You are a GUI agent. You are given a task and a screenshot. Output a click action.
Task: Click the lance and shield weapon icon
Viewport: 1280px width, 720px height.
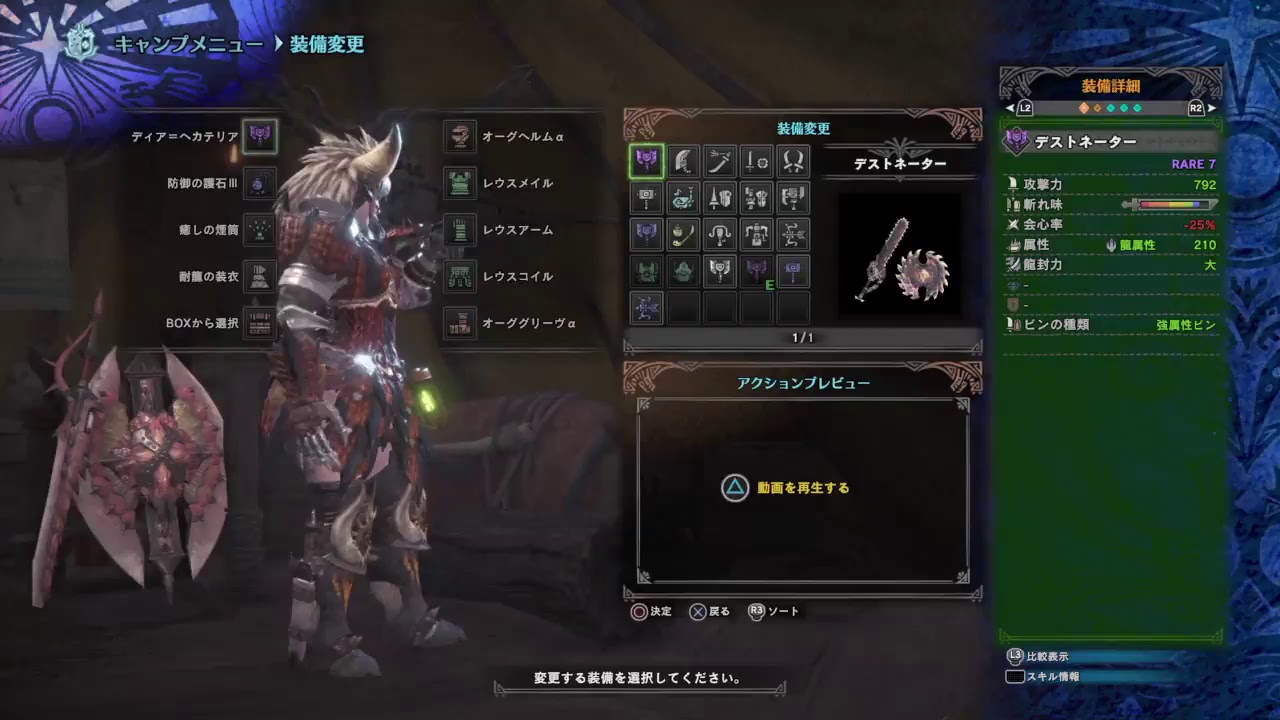[719, 198]
